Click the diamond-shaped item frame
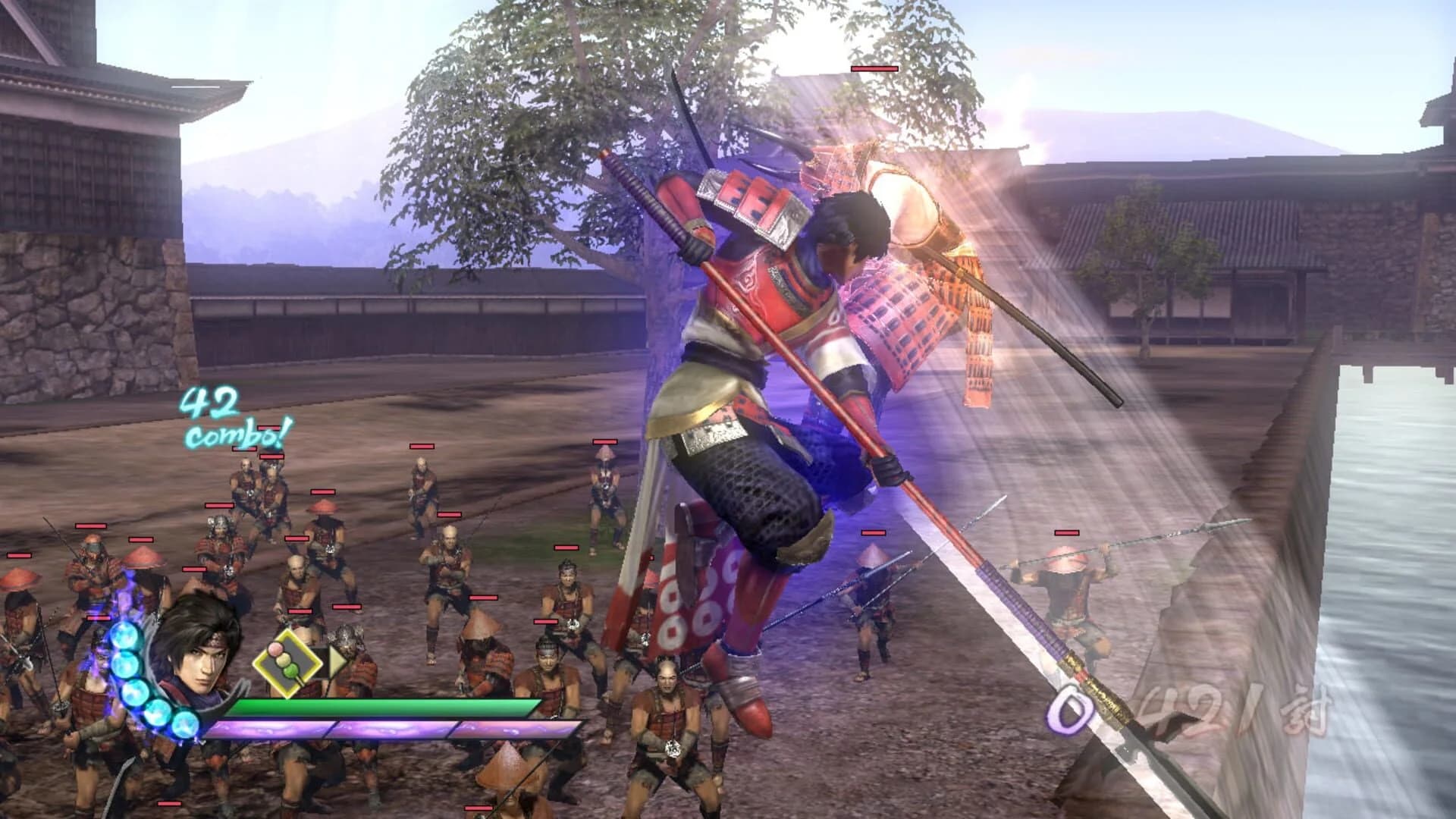This screenshot has height=819, width=1456. (x=288, y=664)
